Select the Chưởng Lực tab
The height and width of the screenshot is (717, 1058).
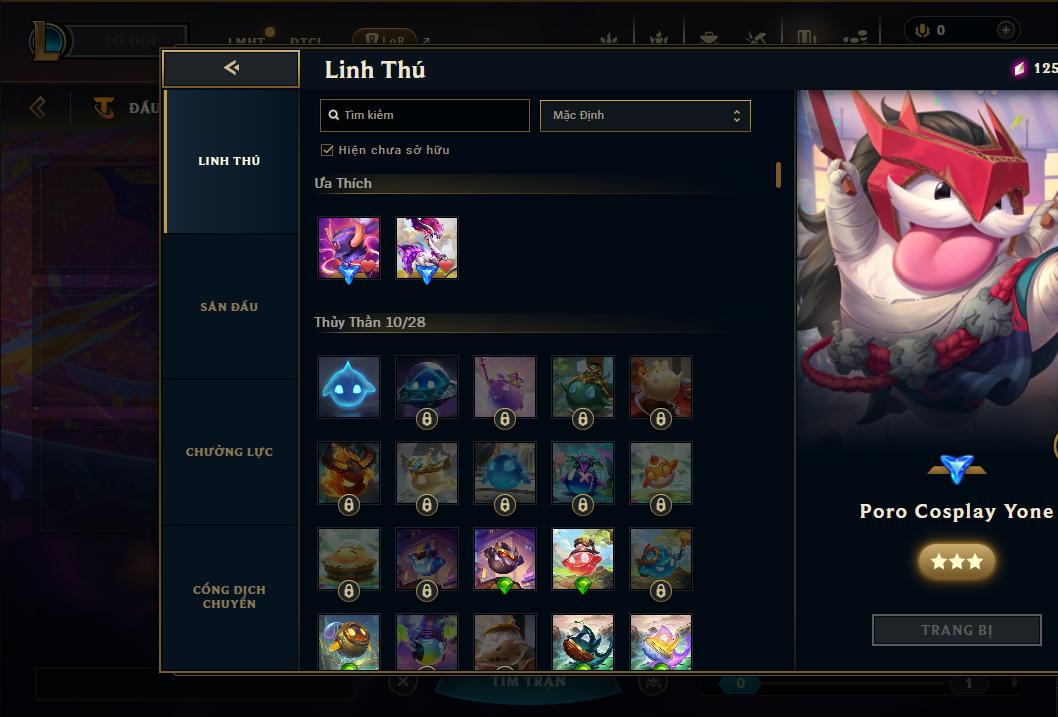pos(229,452)
